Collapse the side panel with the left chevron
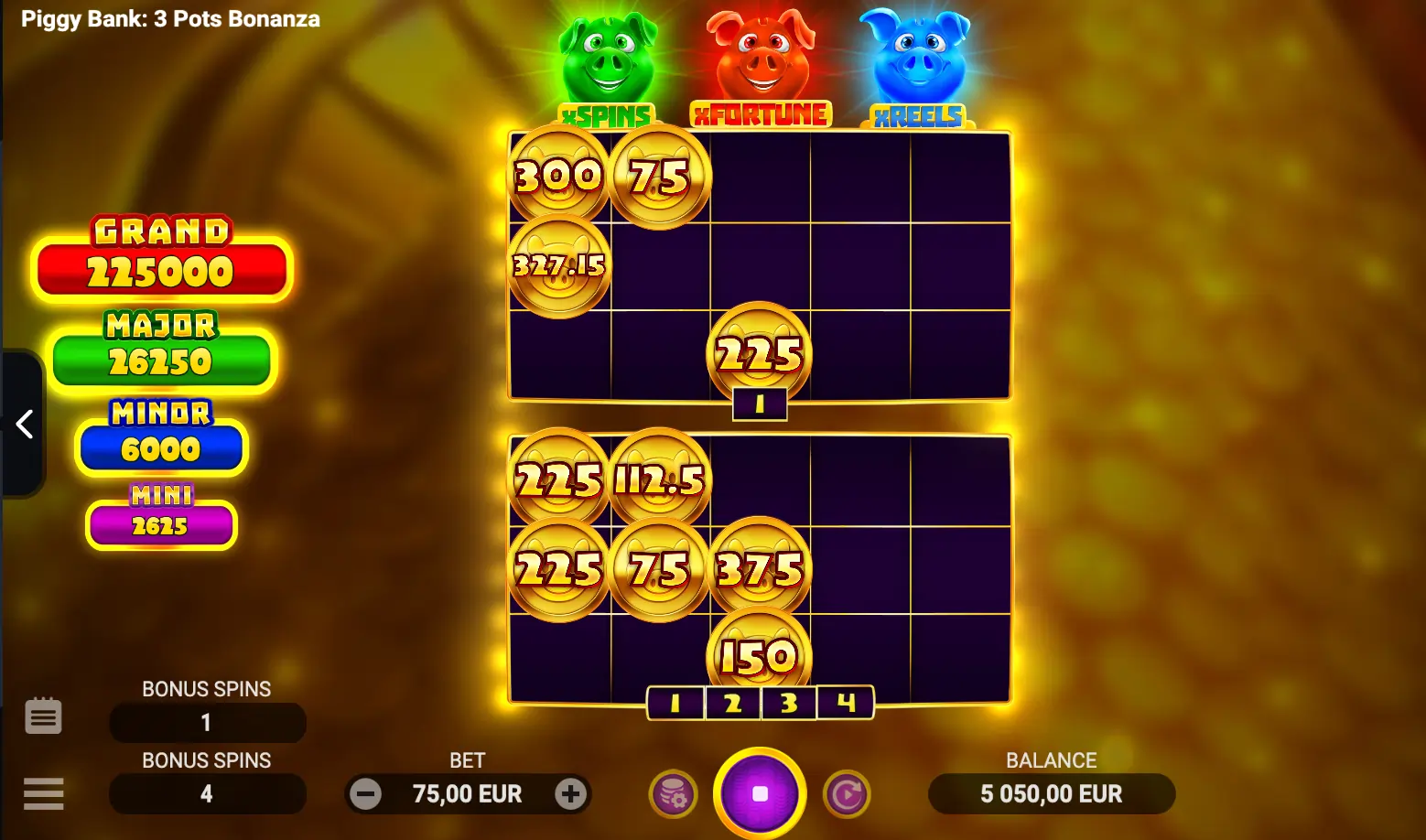This screenshot has height=840, width=1426. 25,424
